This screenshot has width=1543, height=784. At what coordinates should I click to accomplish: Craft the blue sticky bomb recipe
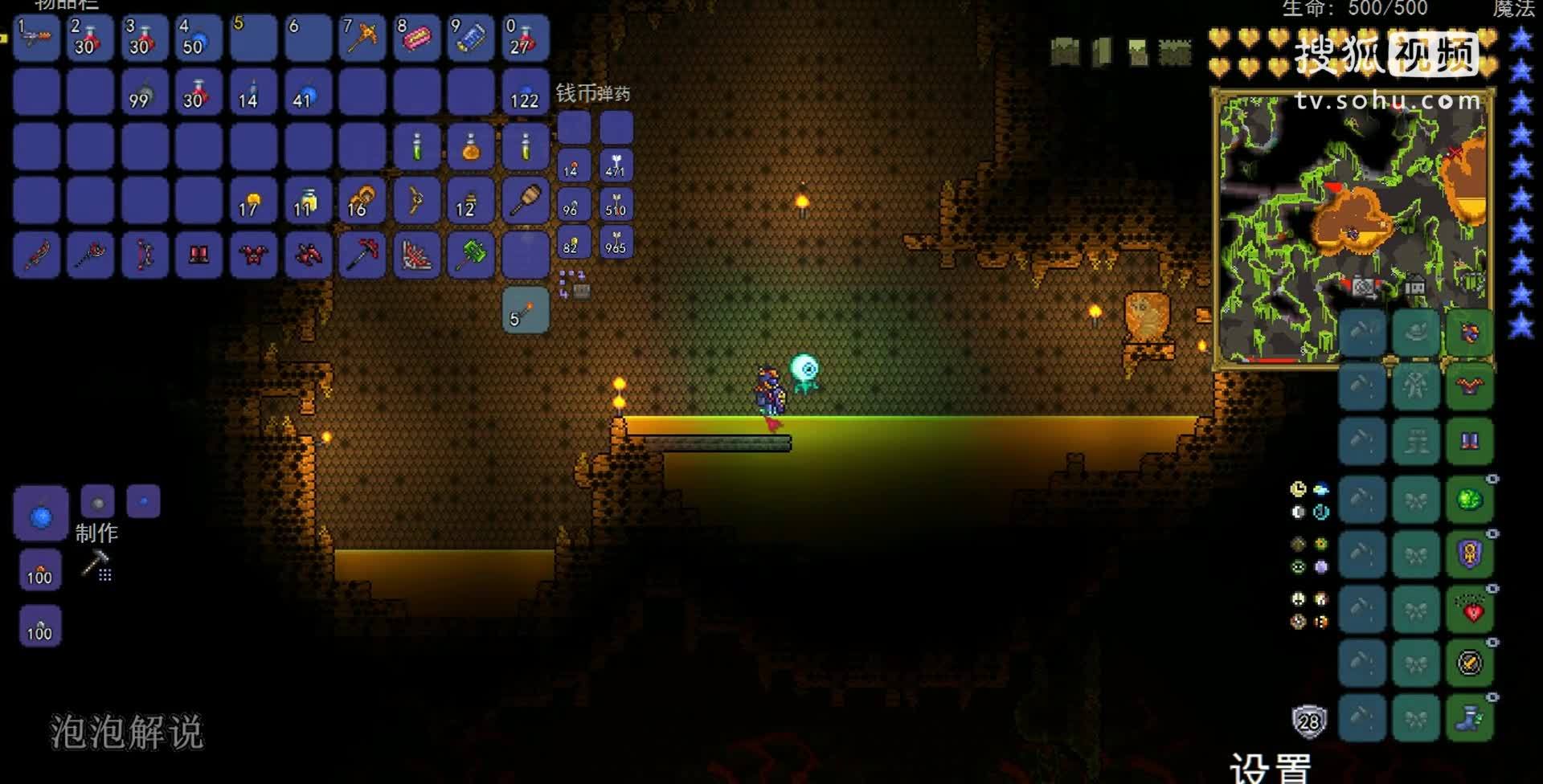(x=41, y=514)
